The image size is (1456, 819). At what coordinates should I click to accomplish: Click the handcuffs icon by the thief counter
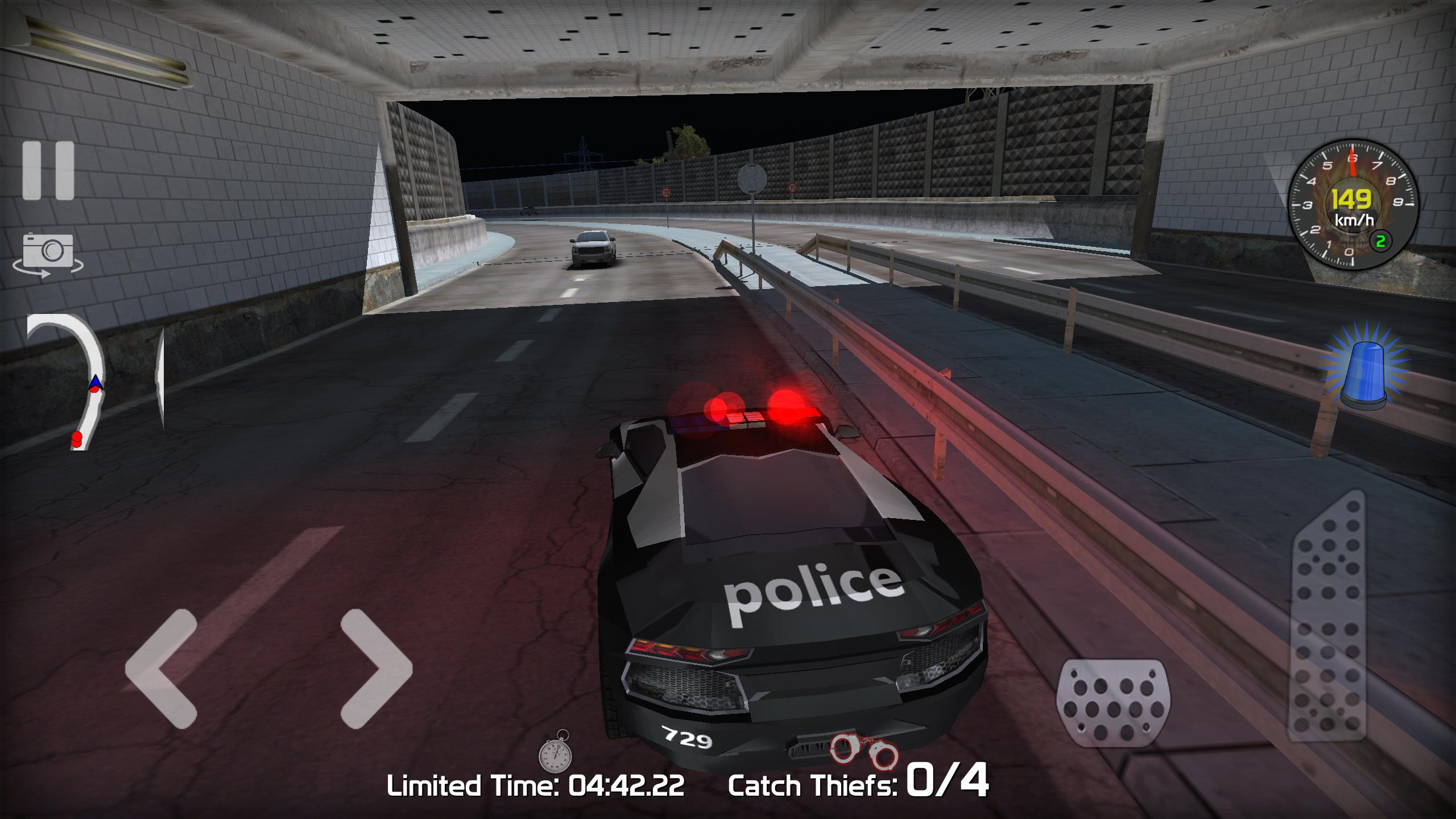862,752
